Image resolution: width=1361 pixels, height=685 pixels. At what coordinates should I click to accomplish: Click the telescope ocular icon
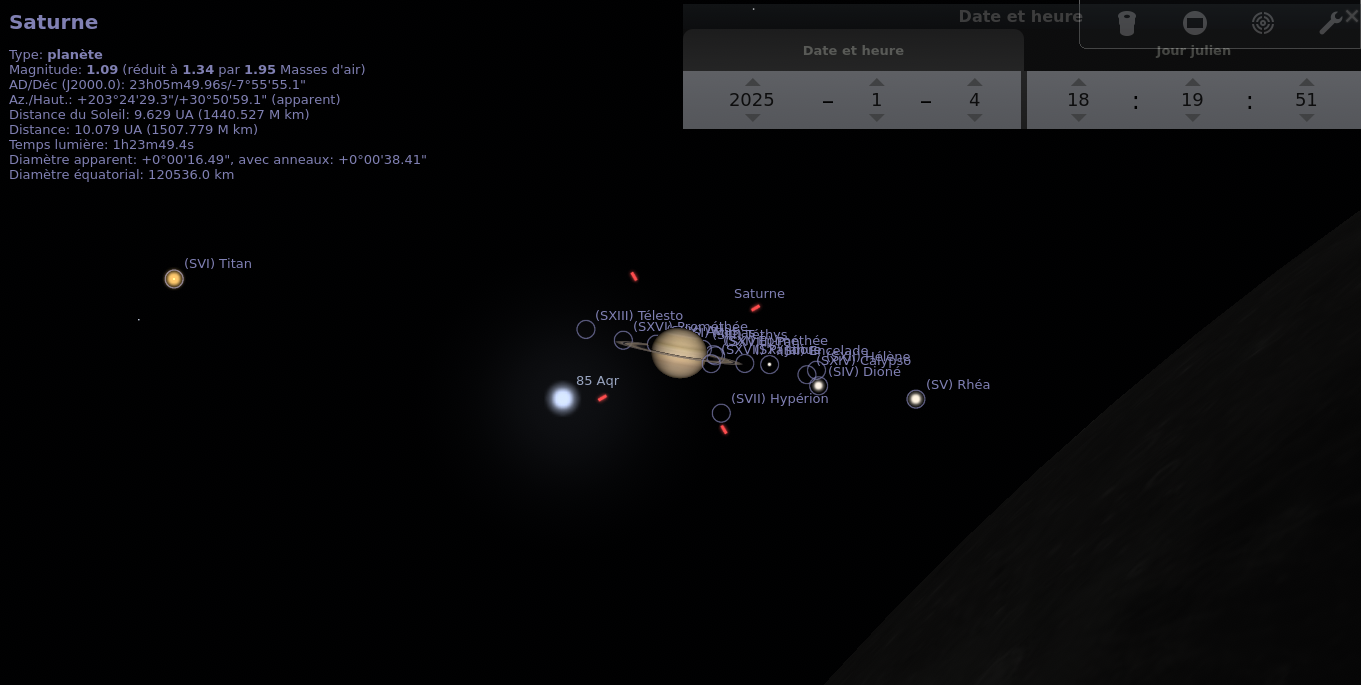[x=1127, y=23]
